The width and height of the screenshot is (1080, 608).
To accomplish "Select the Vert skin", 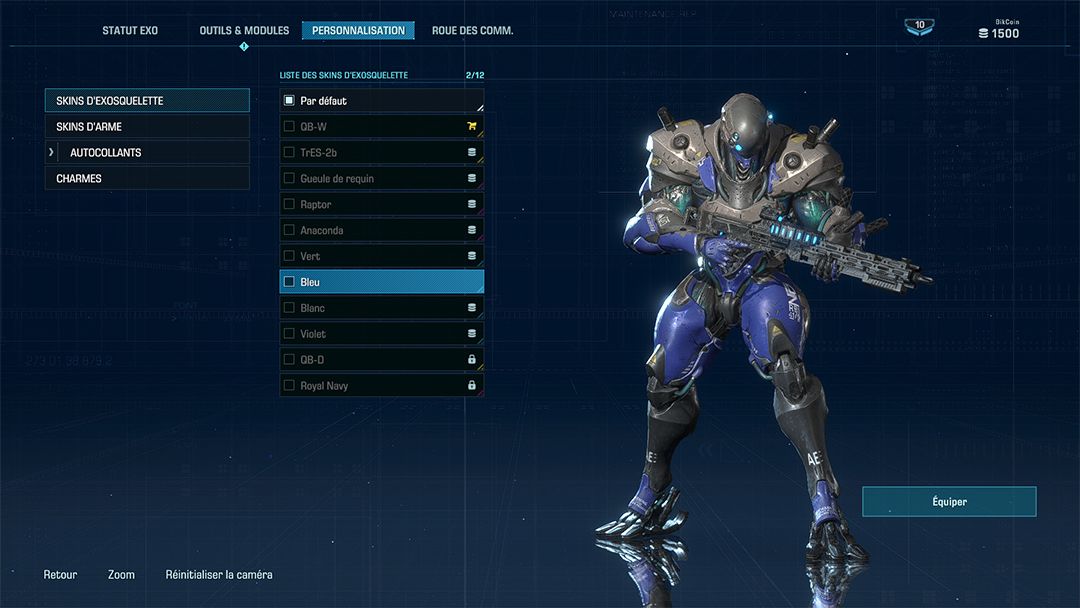I will pos(381,257).
